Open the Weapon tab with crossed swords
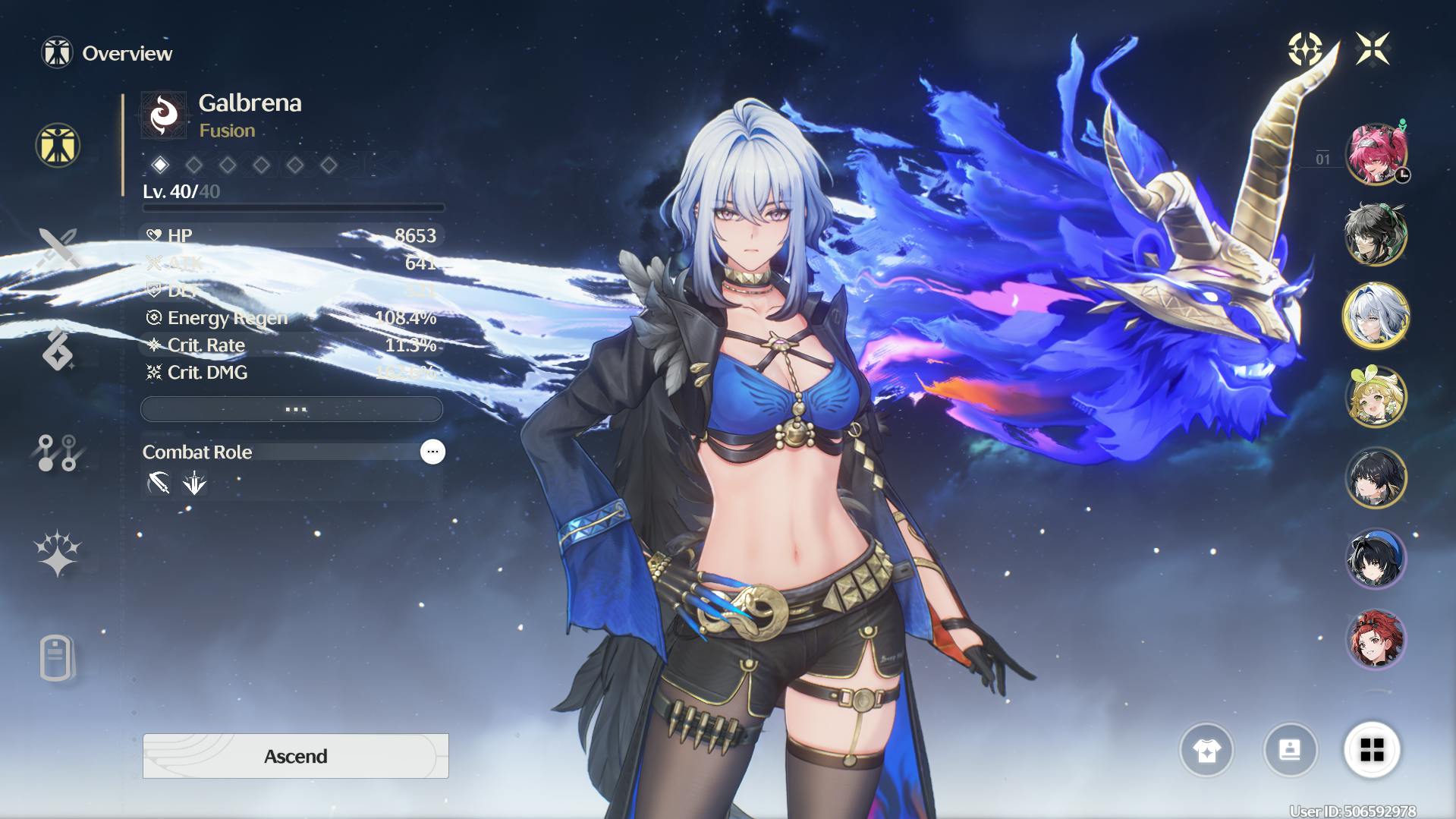 tap(58, 248)
